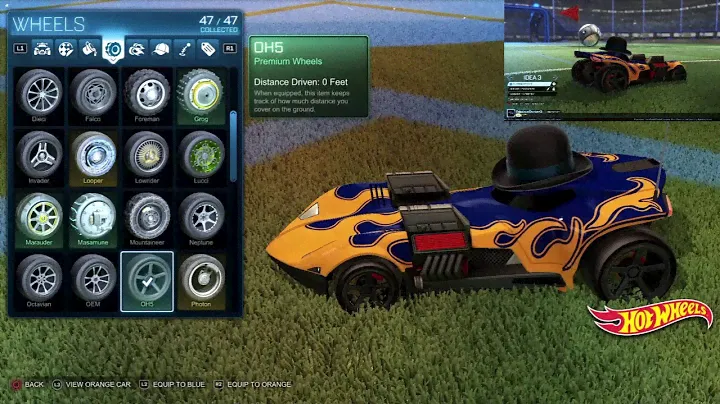Select the Mountaineer wheels

(147, 218)
